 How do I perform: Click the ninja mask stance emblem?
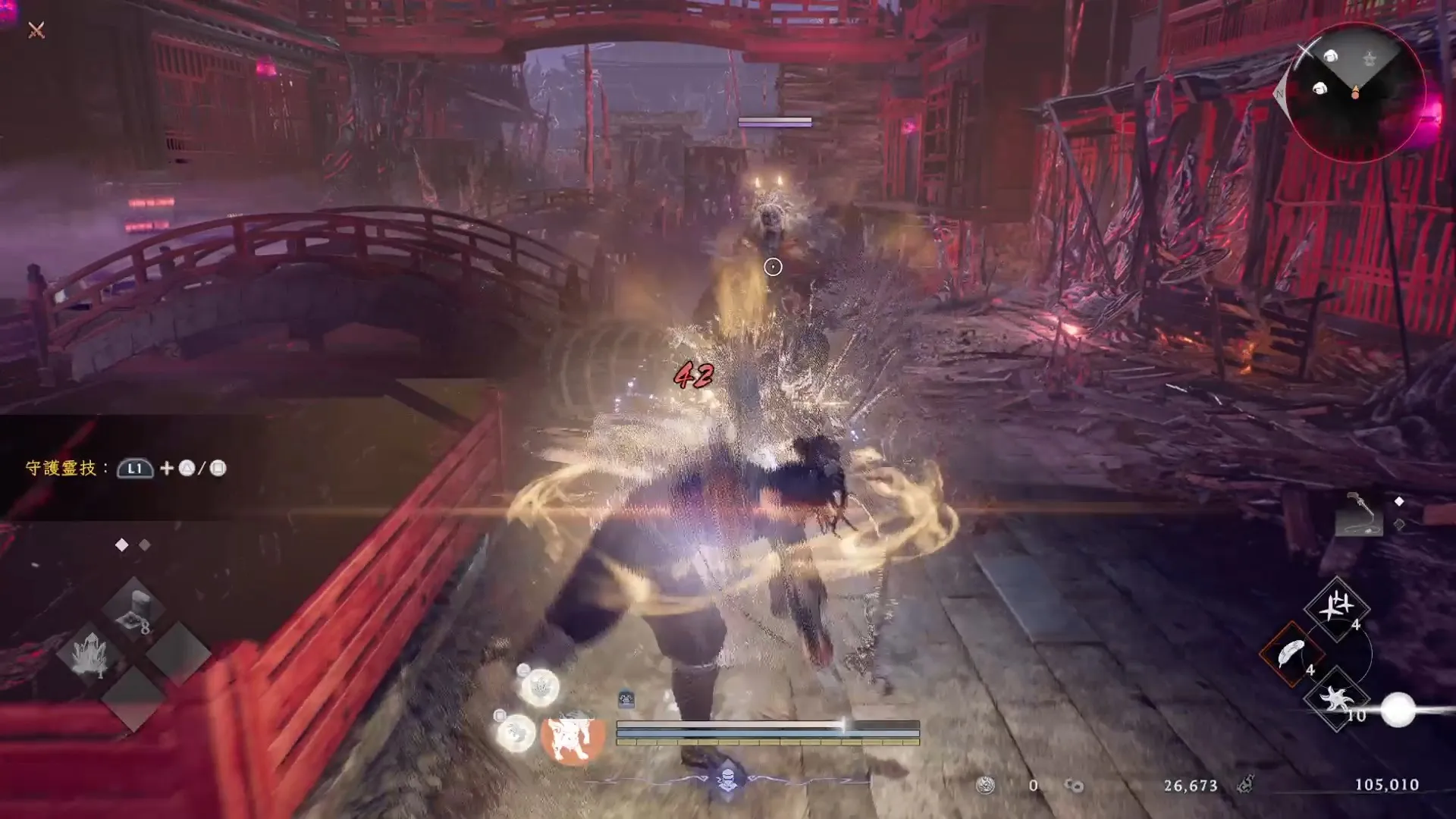727,778
